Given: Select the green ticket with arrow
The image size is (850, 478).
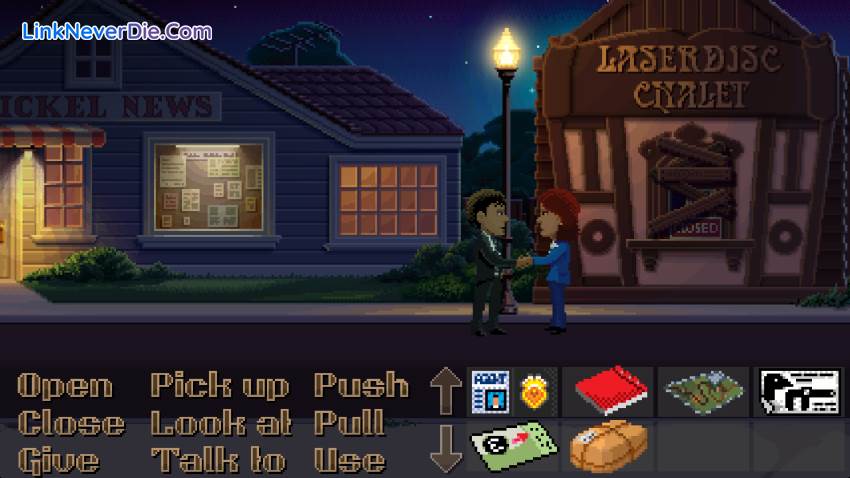Looking at the screenshot, I should [x=513, y=446].
